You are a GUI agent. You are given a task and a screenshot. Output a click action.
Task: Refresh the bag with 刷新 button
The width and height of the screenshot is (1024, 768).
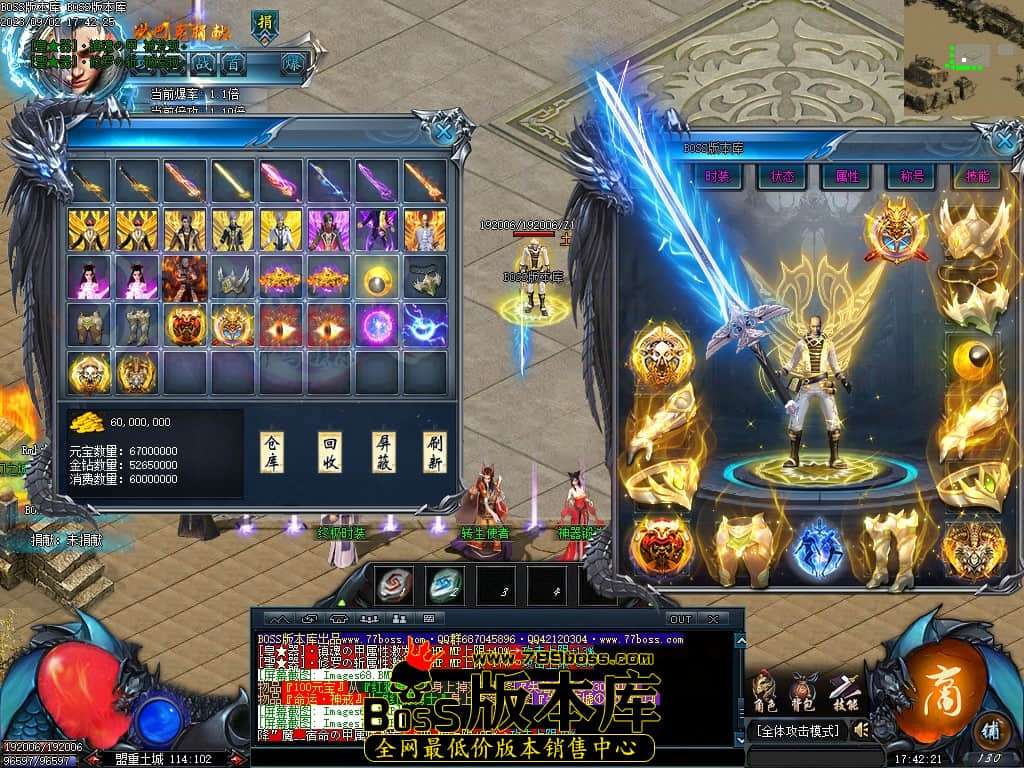(435, 453)
